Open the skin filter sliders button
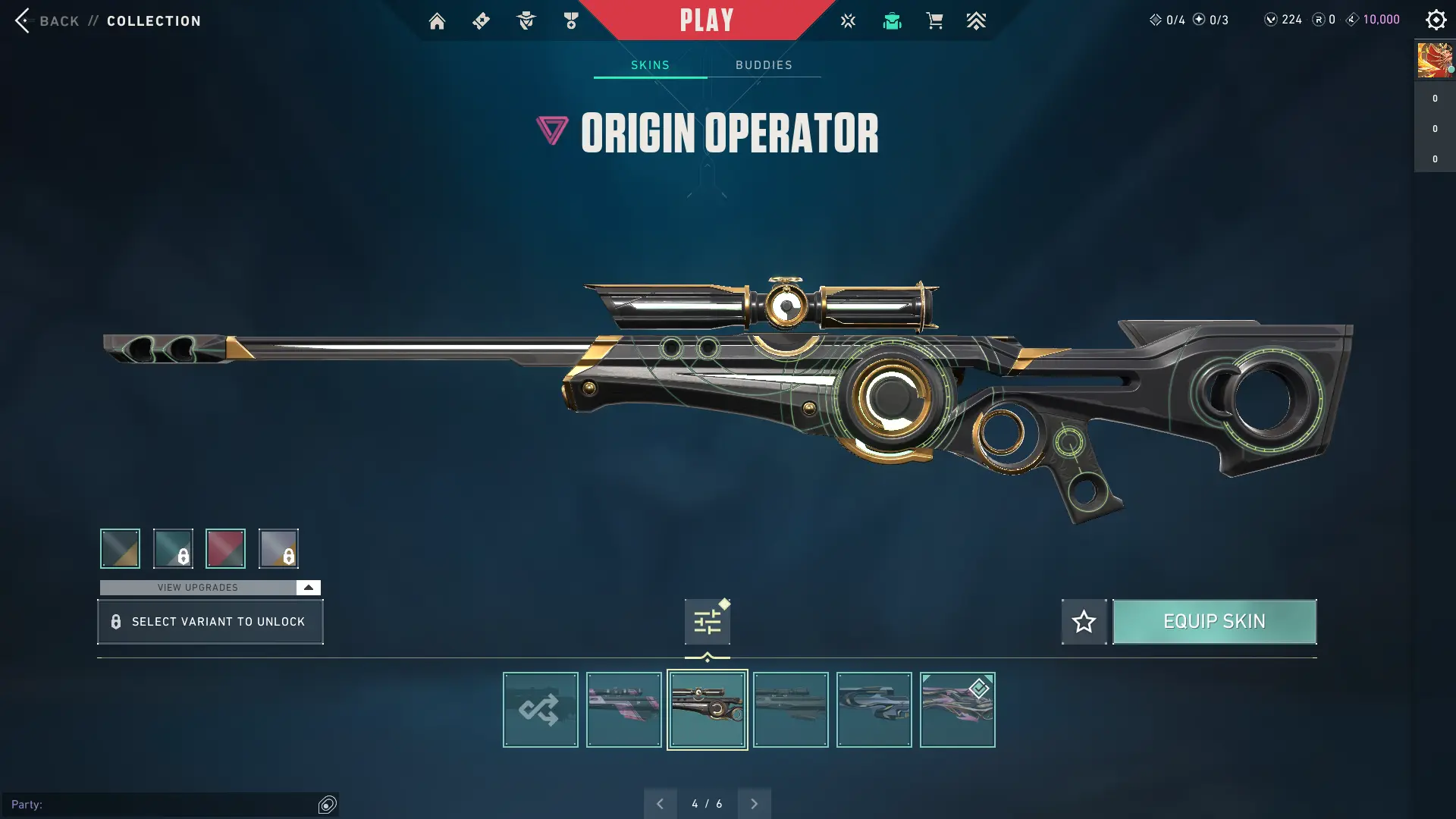This screenshot has width=1456, height=819. (x=707, y=623)
